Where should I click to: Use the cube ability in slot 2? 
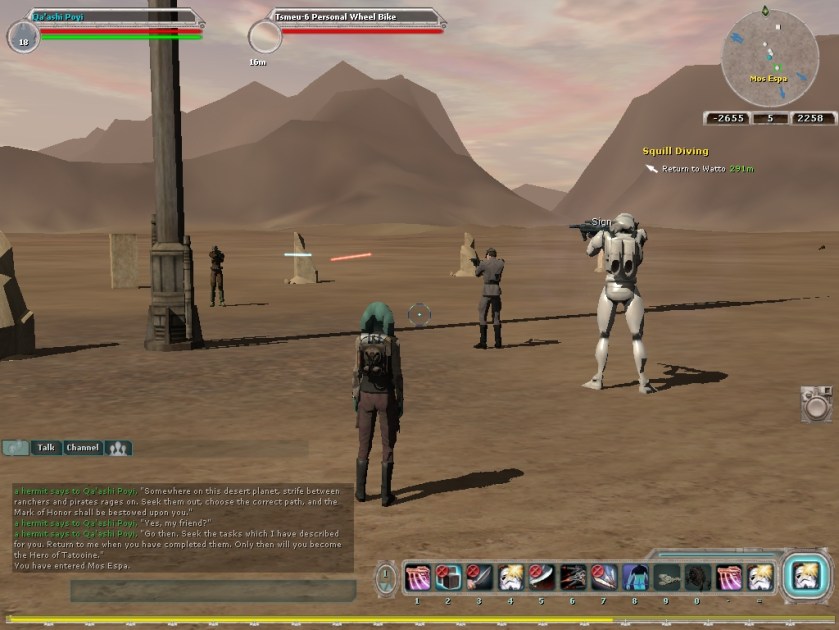(x=449, y=578)
